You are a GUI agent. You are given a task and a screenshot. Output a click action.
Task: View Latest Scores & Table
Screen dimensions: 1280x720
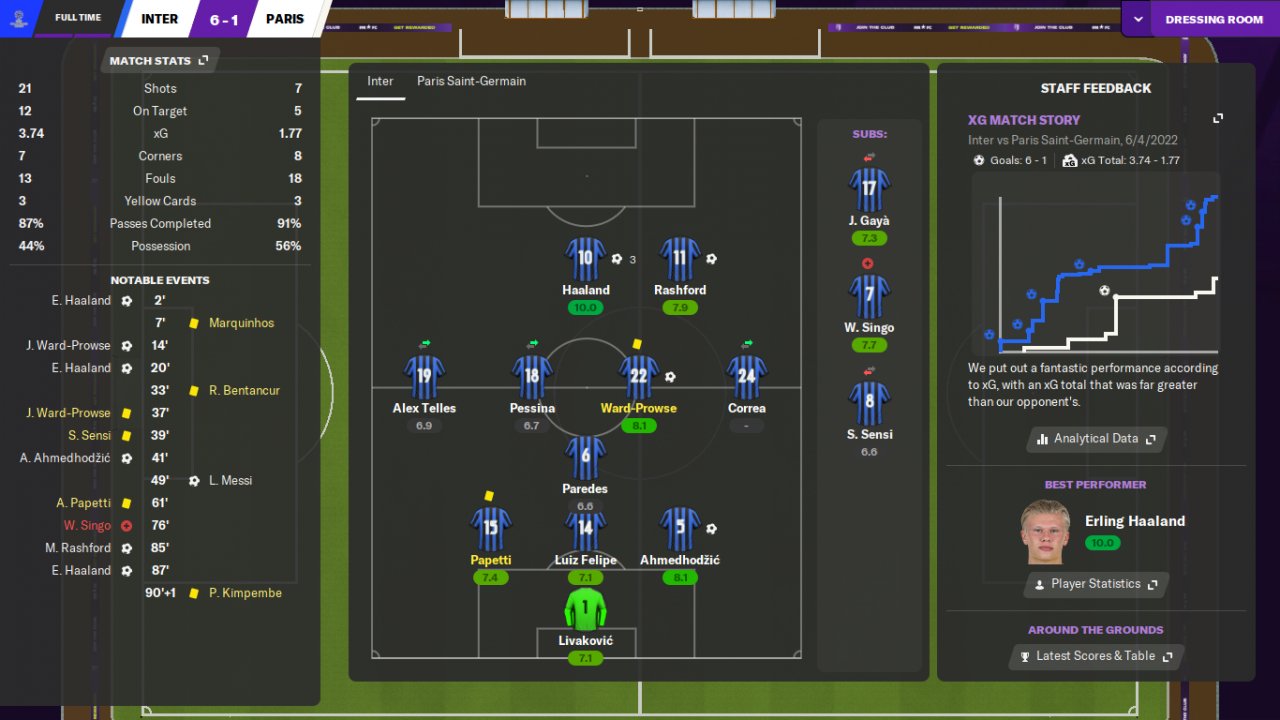1096,656
